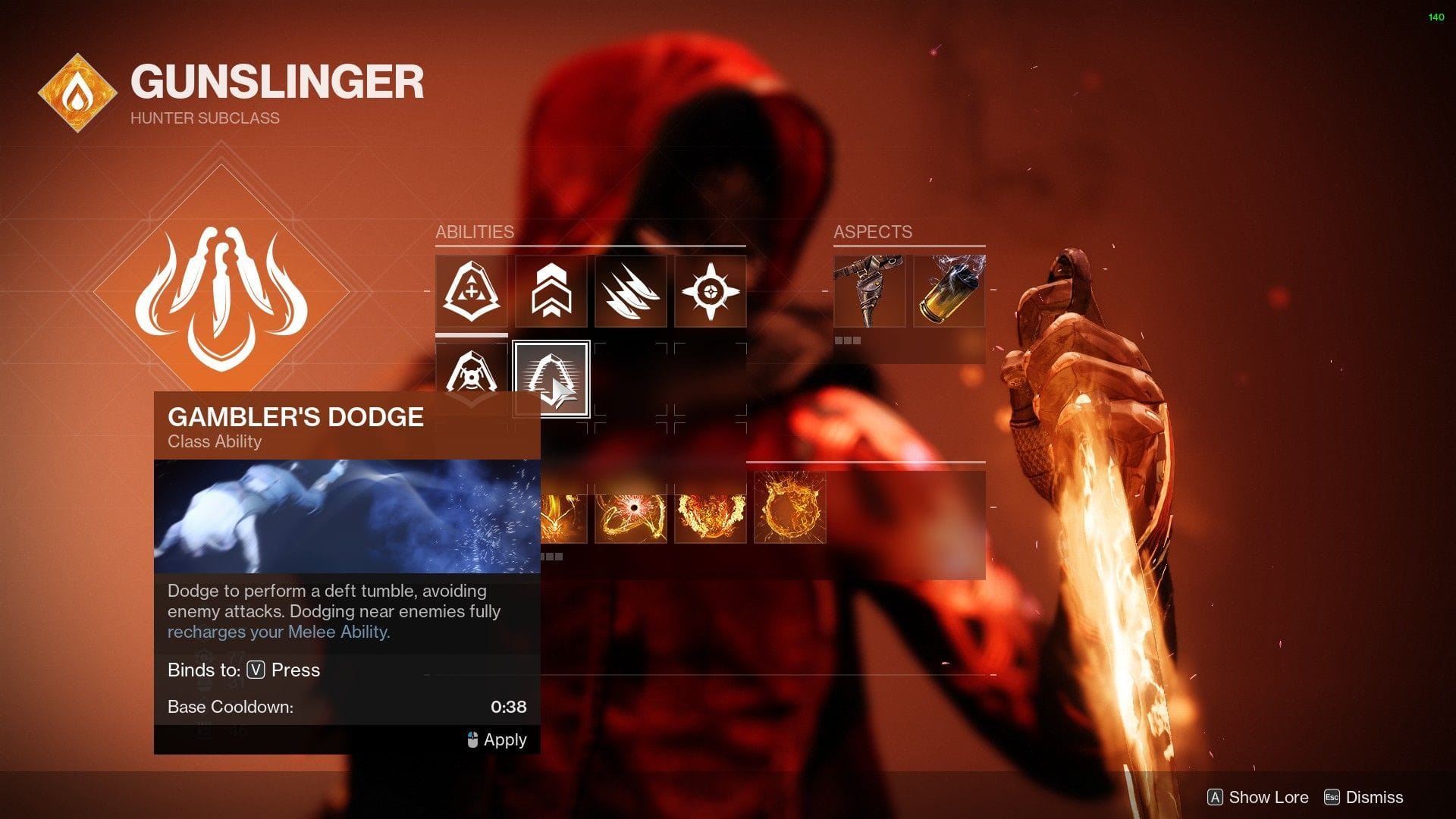
Task: Click the empty ability slot beside Gambler's Dodge
Action: pos(631,379)
